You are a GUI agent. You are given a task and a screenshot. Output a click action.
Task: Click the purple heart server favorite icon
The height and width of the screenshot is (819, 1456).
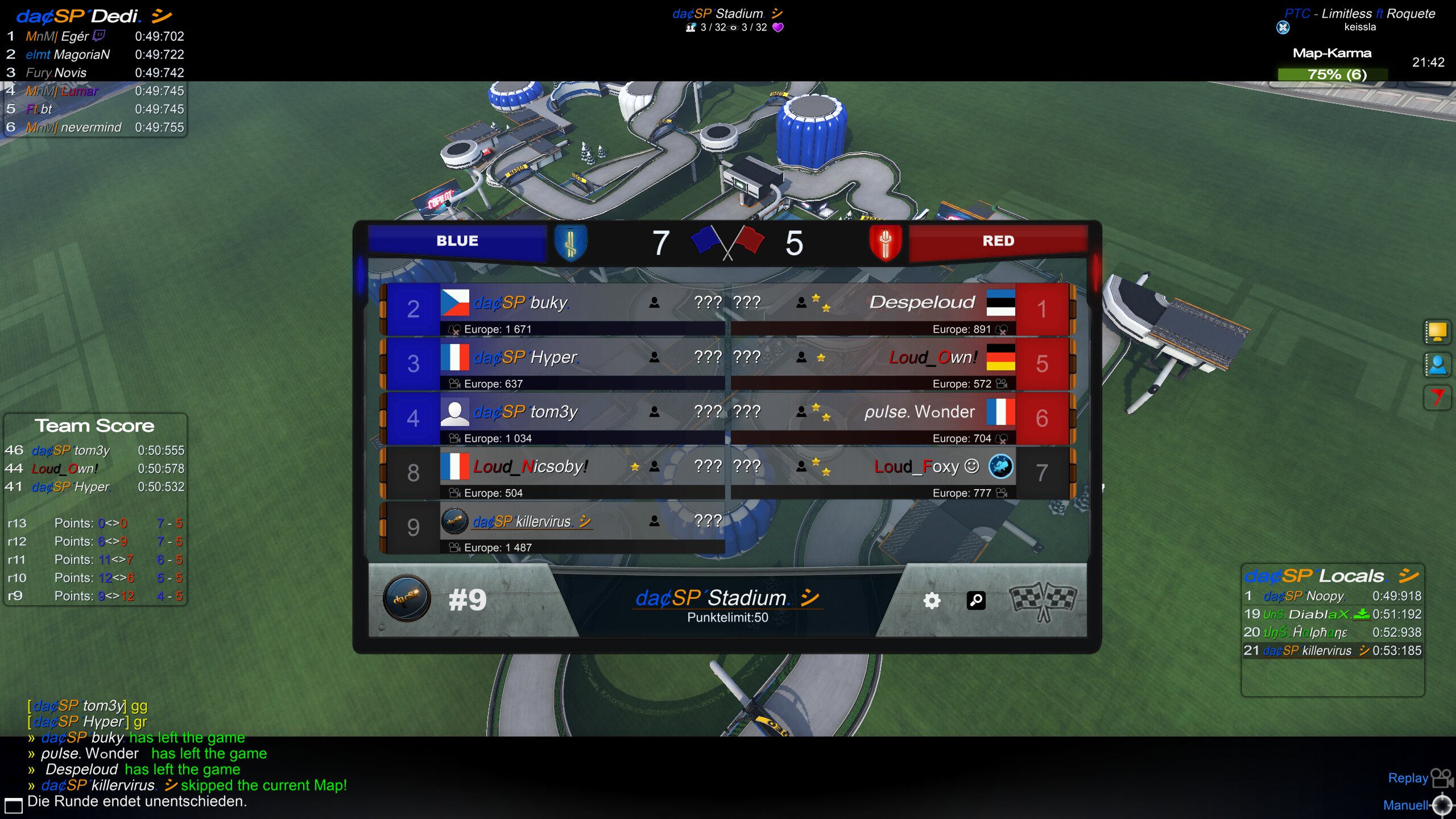[778, 27]
